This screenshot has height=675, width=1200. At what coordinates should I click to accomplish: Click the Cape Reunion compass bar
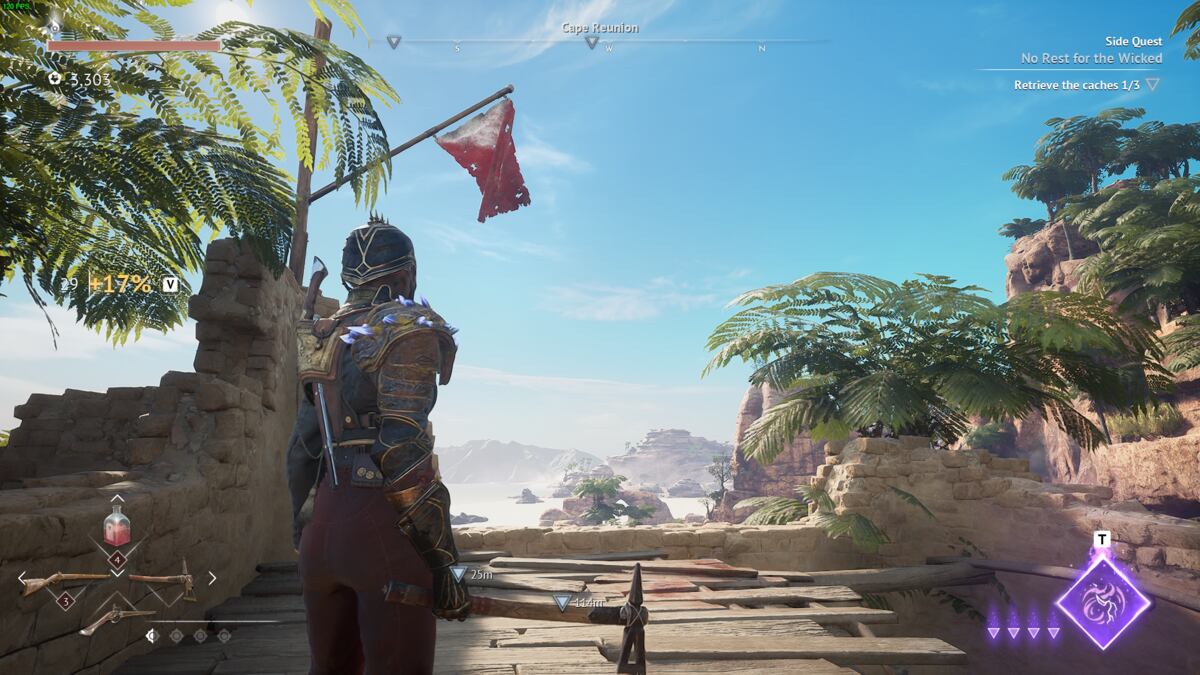coord(600,41)
